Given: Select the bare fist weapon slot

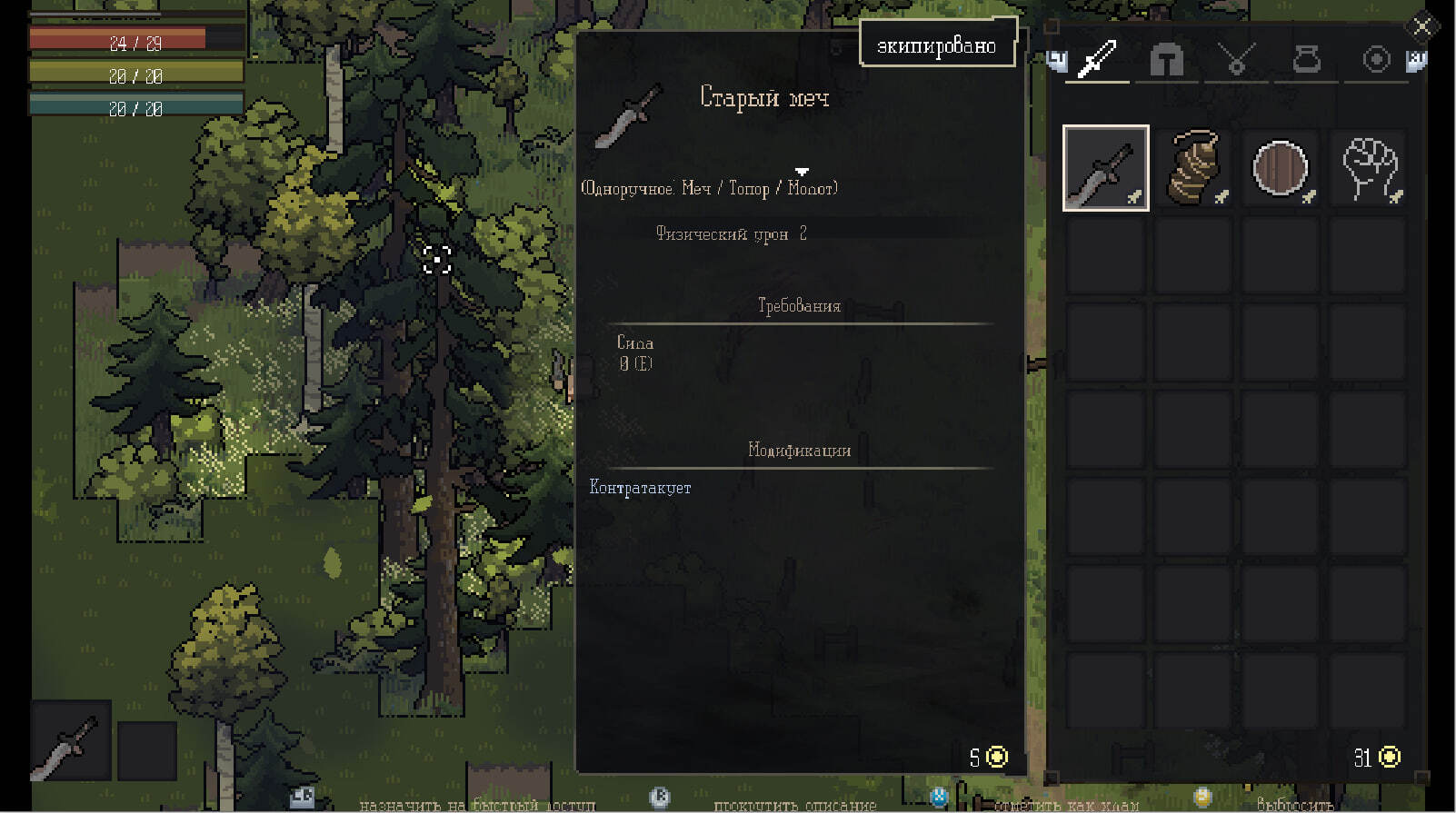Looking at the screenshot, I should click(x=1369, y=168).
